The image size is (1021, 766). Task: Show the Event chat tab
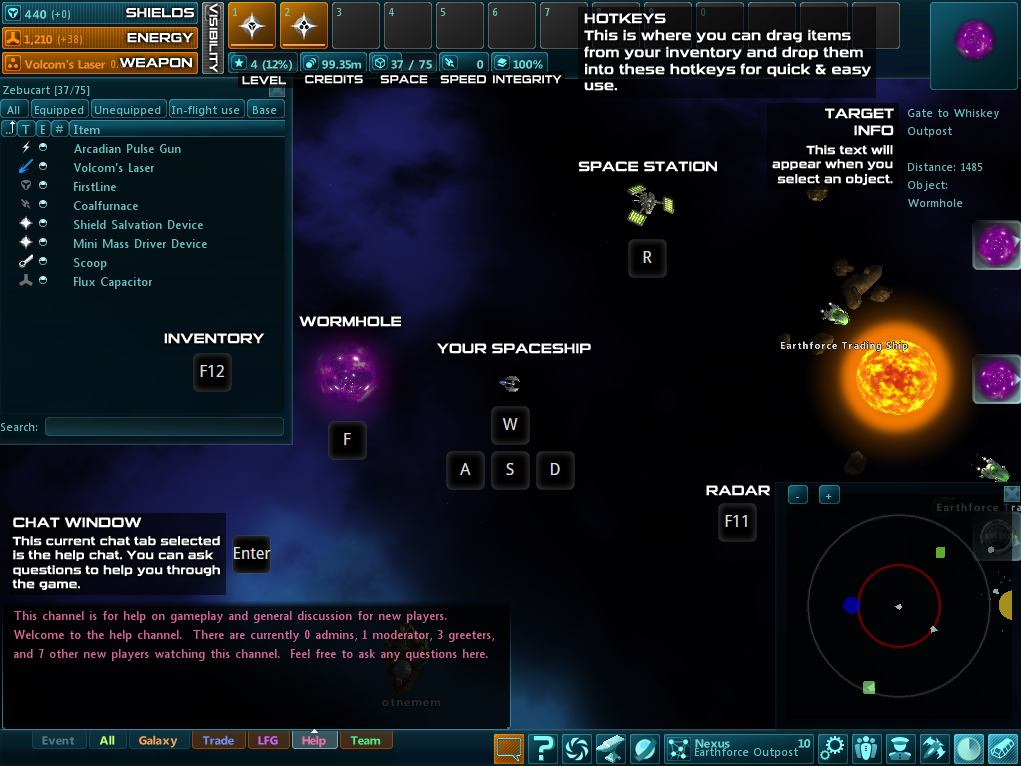tap(58, 741)
